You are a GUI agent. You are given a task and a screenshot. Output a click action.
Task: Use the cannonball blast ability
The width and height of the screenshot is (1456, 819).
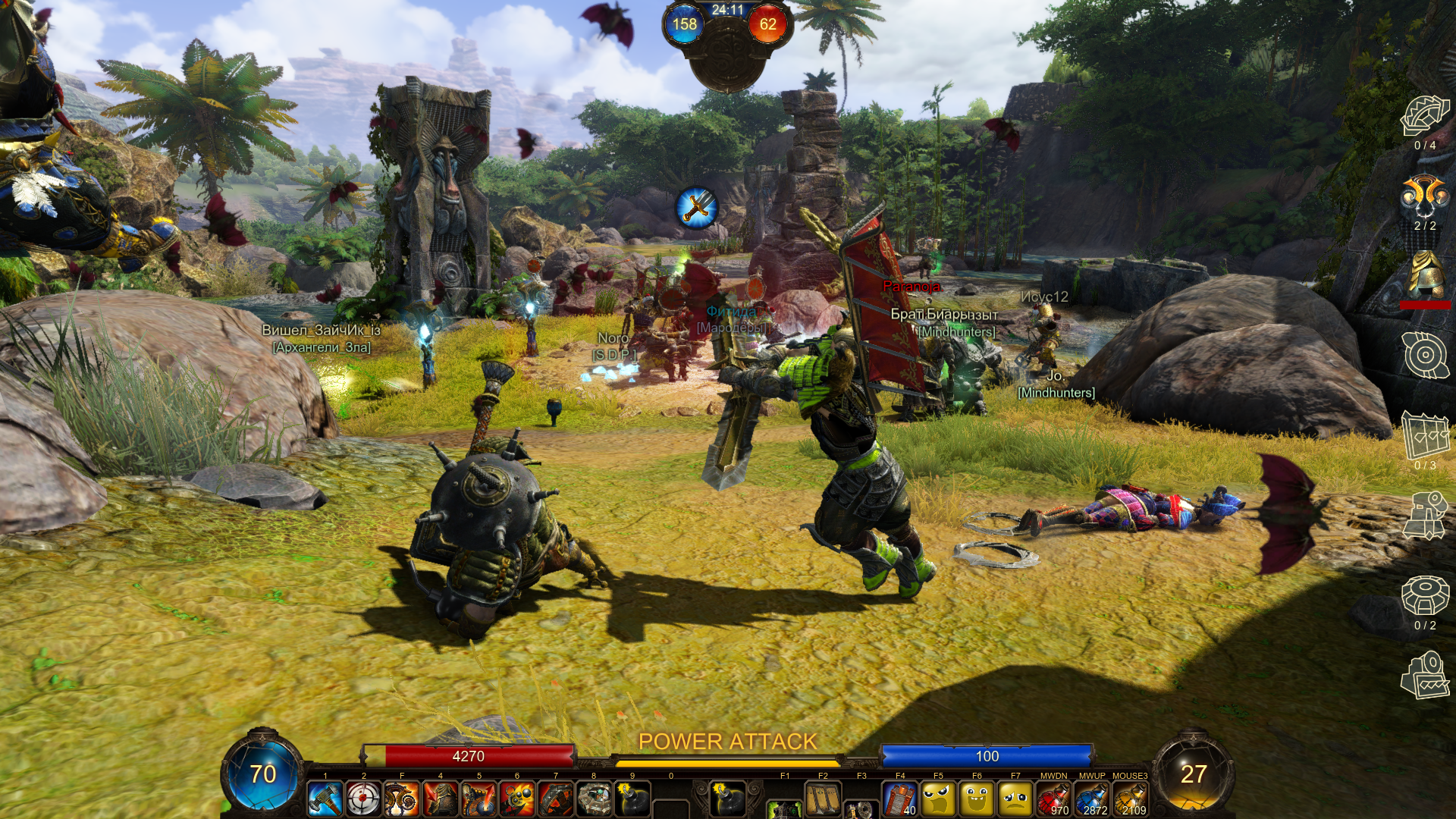coord(517,799)
